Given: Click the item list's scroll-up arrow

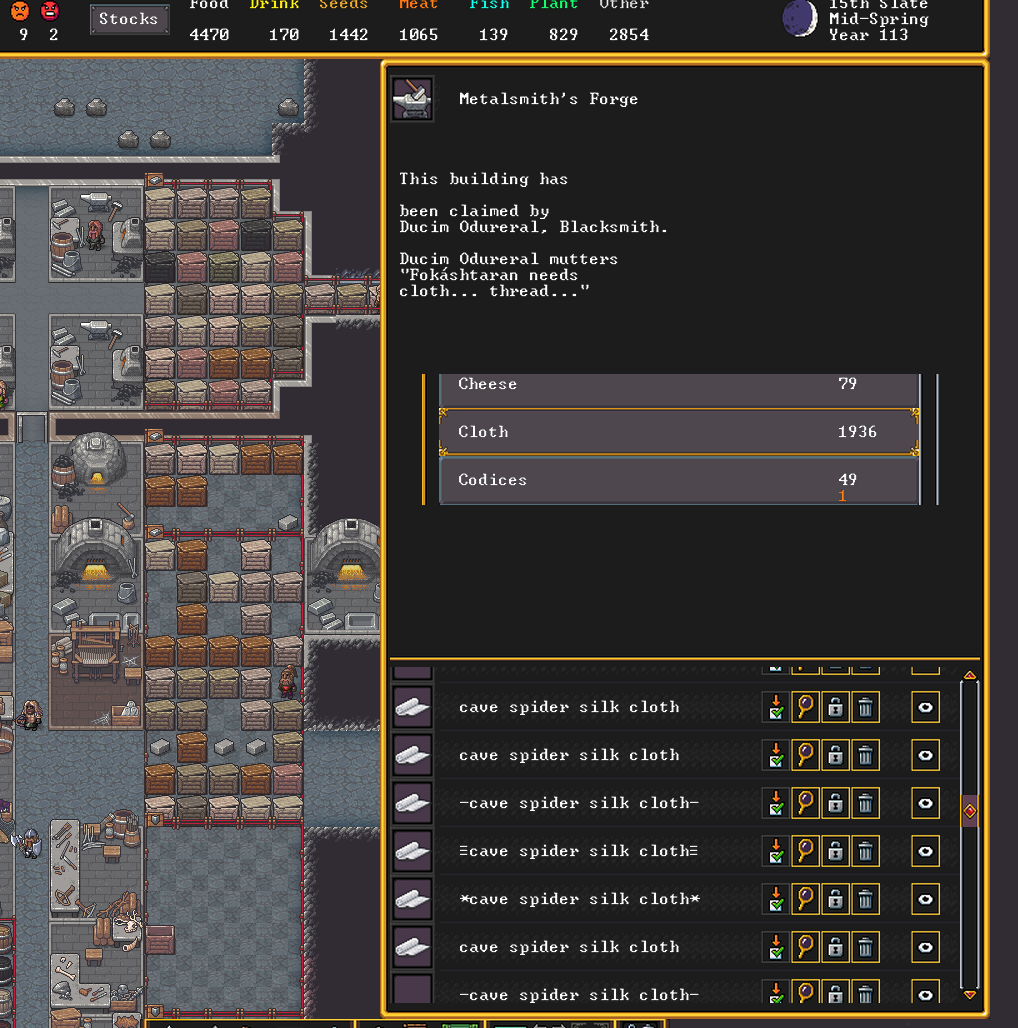Looking at the screenshot, I should [969, 677].
